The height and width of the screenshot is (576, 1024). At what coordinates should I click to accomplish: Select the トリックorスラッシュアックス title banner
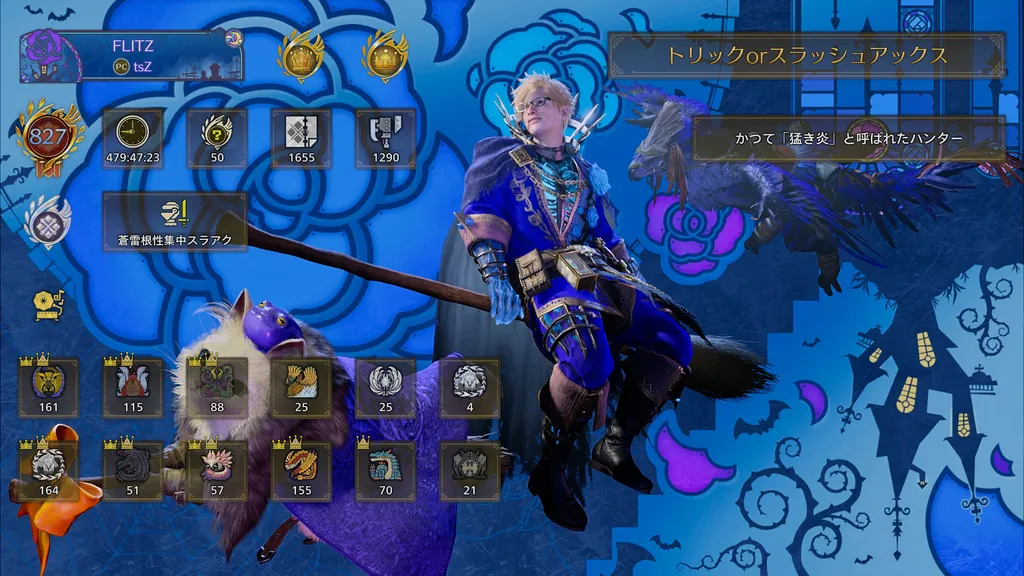coord(807,56)
